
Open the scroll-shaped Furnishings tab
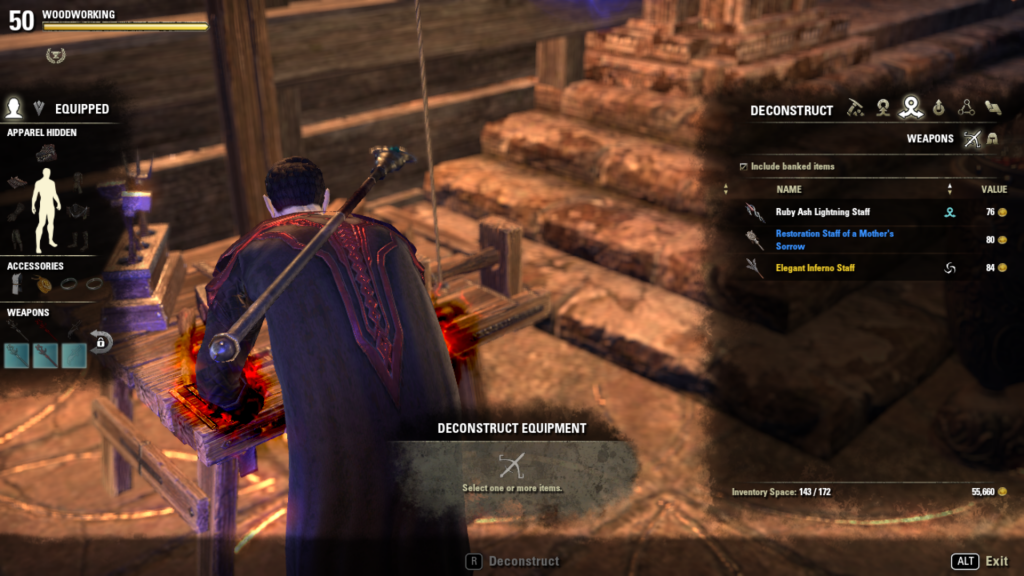coord(993,109)
